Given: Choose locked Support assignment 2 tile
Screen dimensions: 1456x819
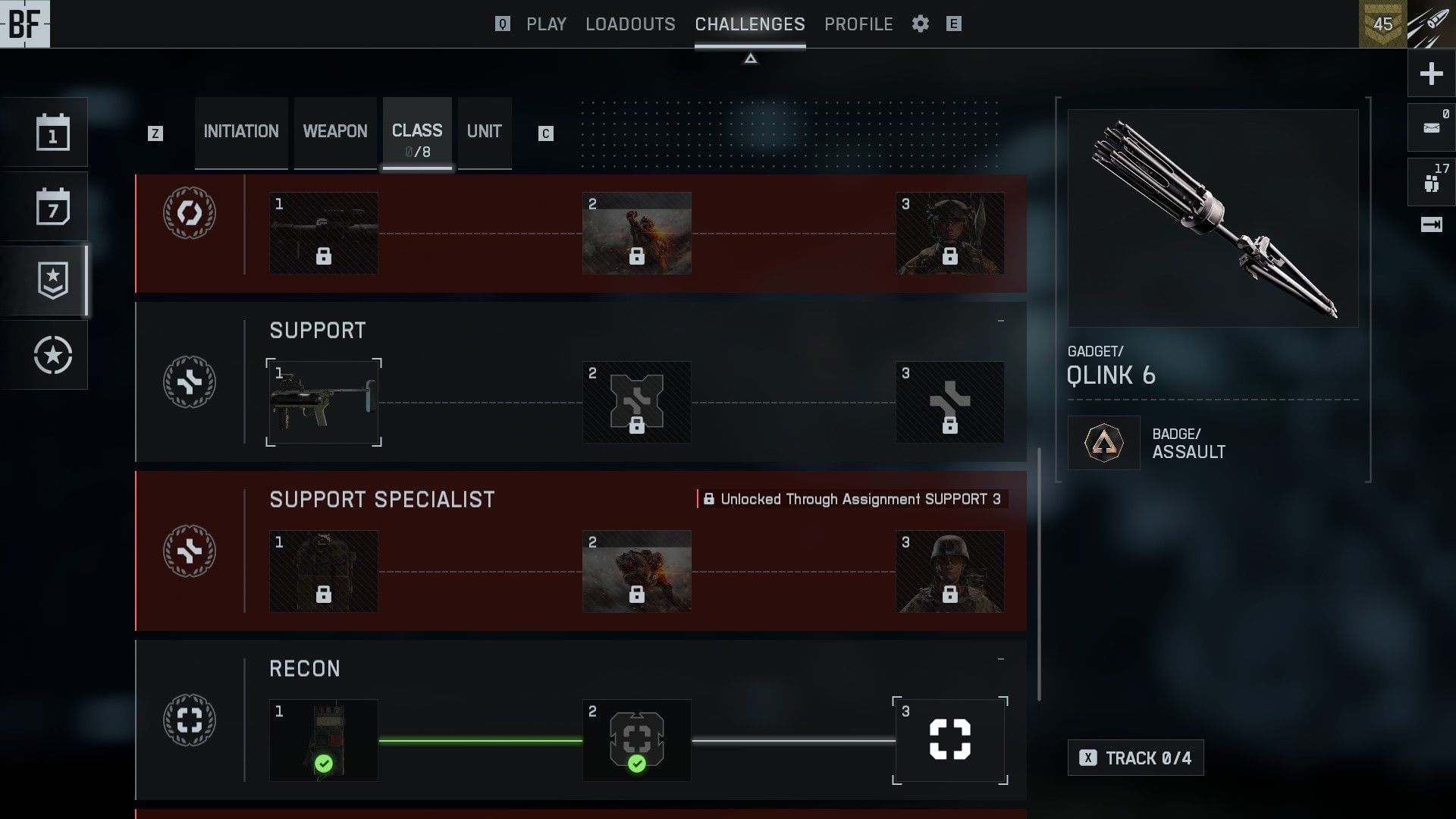Looking at the screenshot, I should click(636, 402).
